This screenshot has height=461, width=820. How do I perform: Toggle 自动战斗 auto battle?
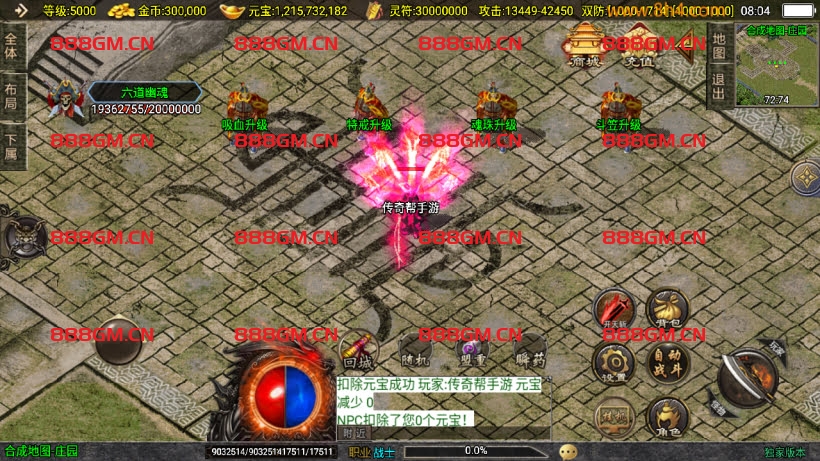667,362
